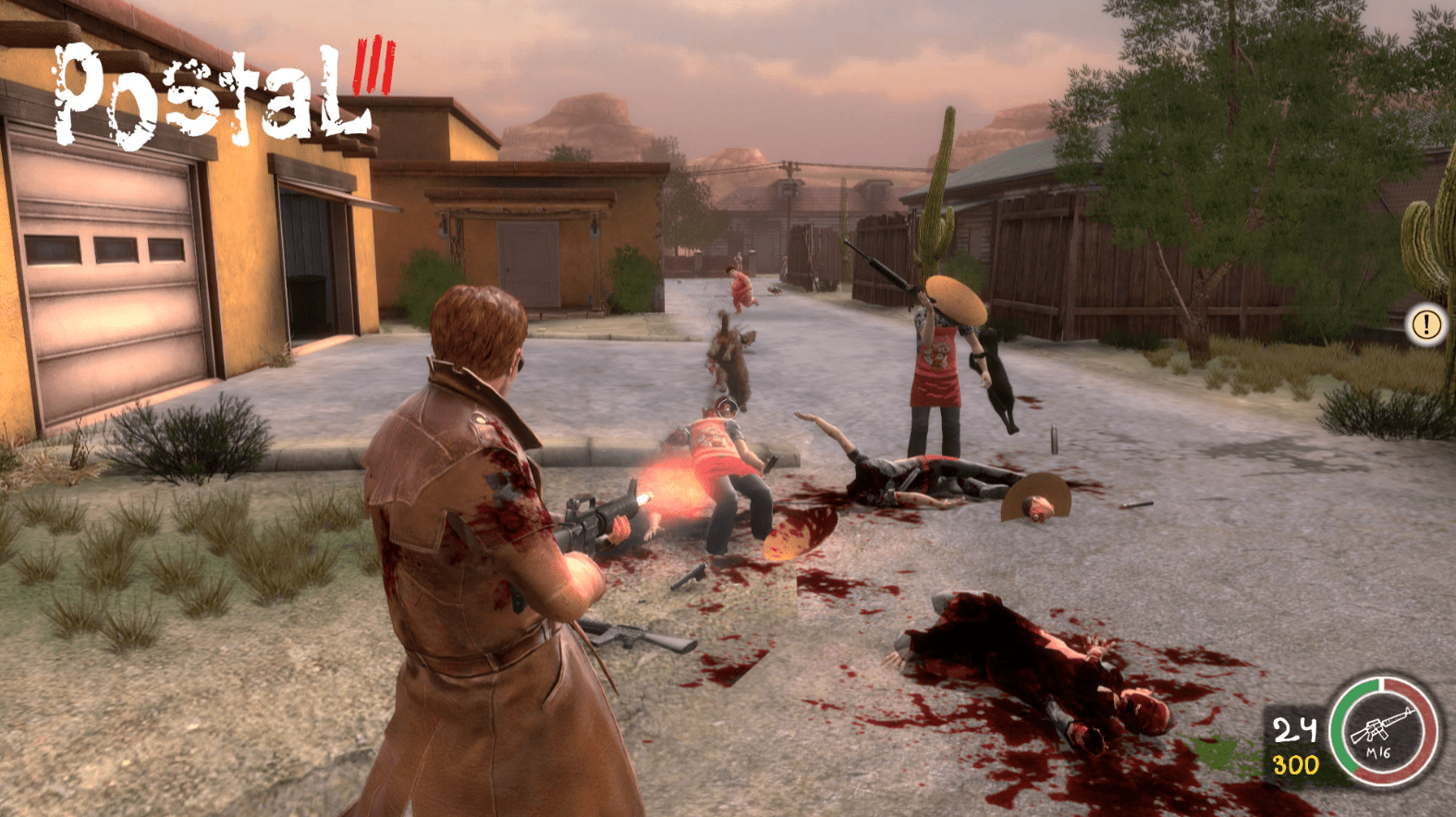The width and height of the screenshot is (1456, 817).
Task: Click the white clip ammo number 24
Action: [x=1295, y=729]
